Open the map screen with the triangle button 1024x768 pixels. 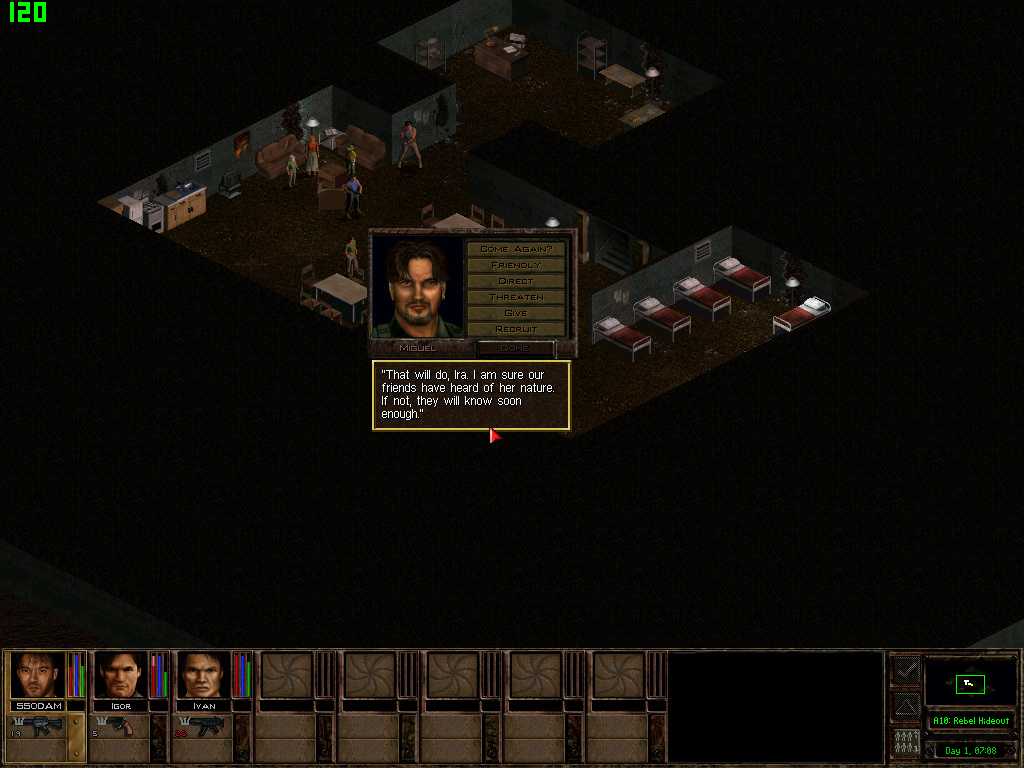pyautogui.click(x=905, y=706)
